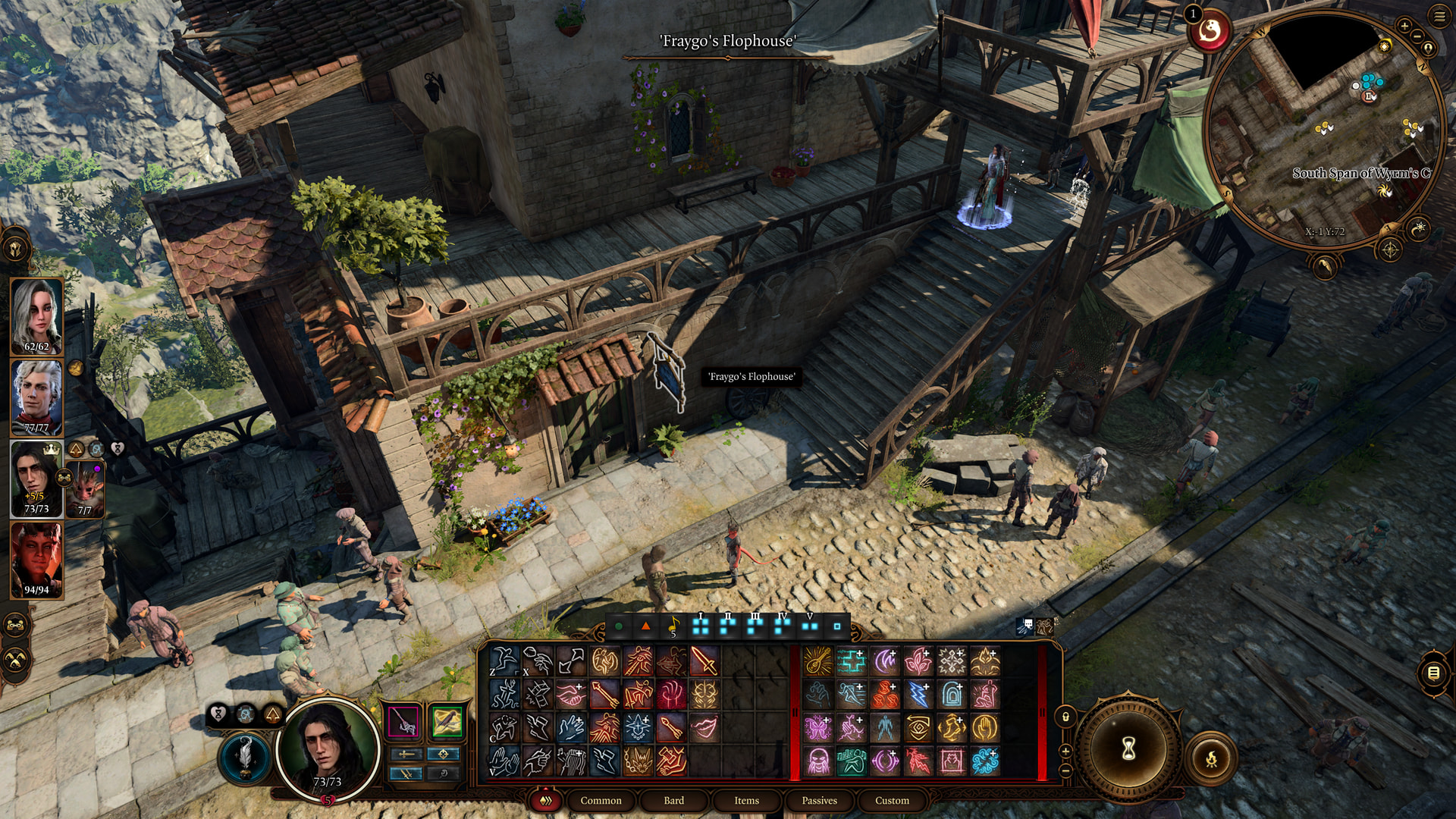Image resolution: width=1456 pixels, height=819 pixels.
Task: Open the Bard hotbar tab
Action: tap(673, 800)
